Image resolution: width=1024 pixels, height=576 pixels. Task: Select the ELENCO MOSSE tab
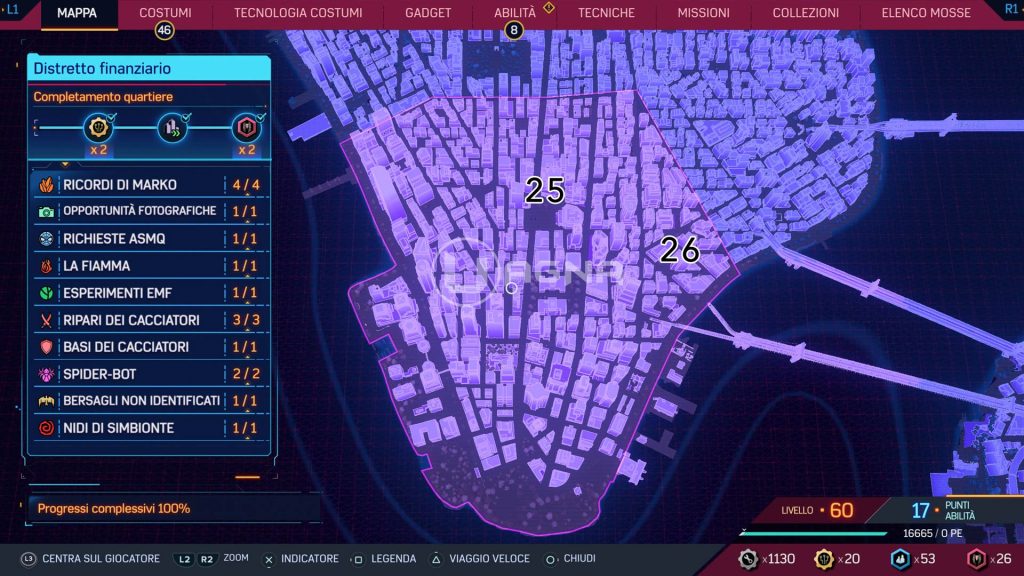point(926,13)
